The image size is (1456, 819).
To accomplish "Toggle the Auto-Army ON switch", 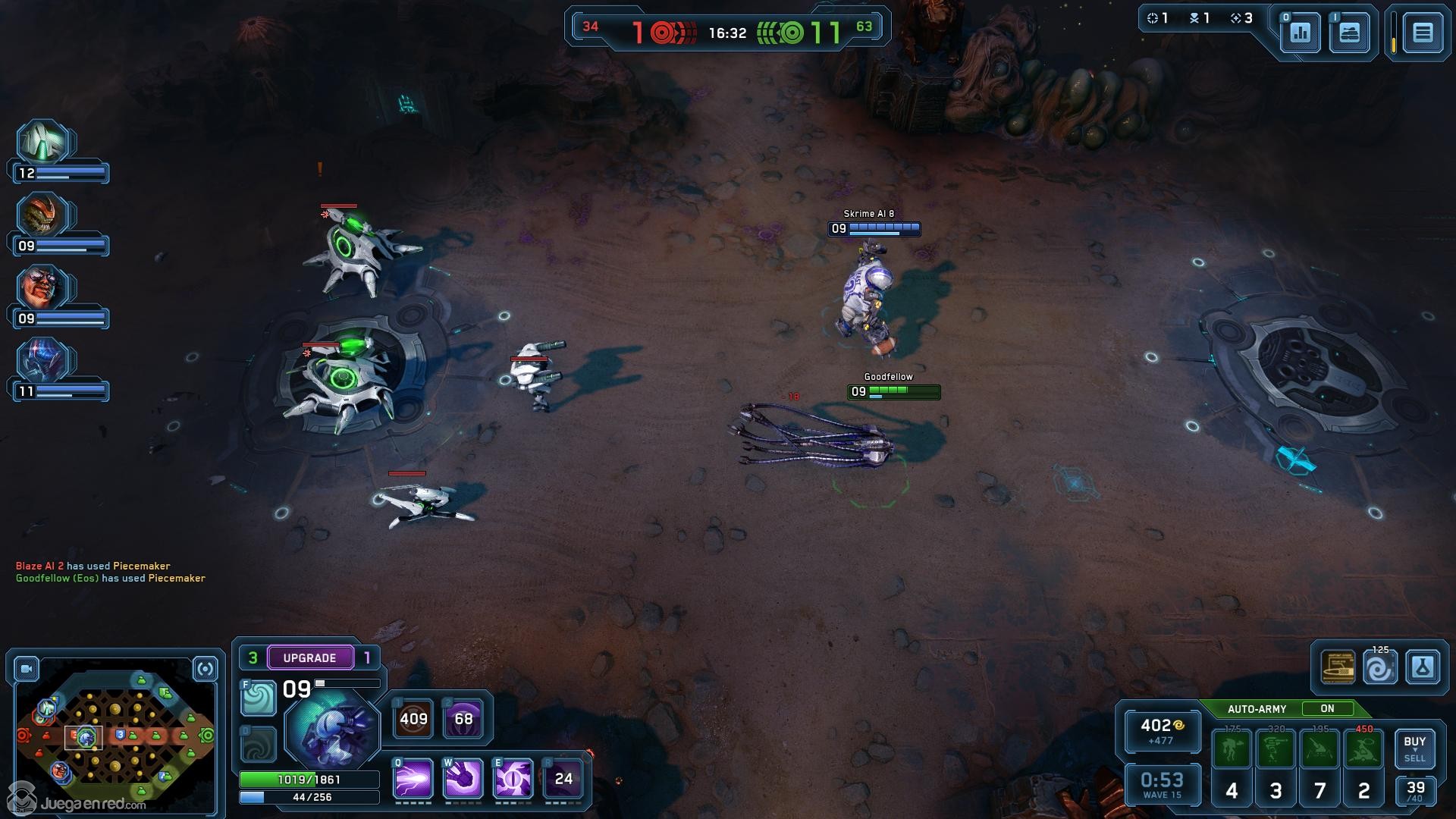I will (1327, 708).
